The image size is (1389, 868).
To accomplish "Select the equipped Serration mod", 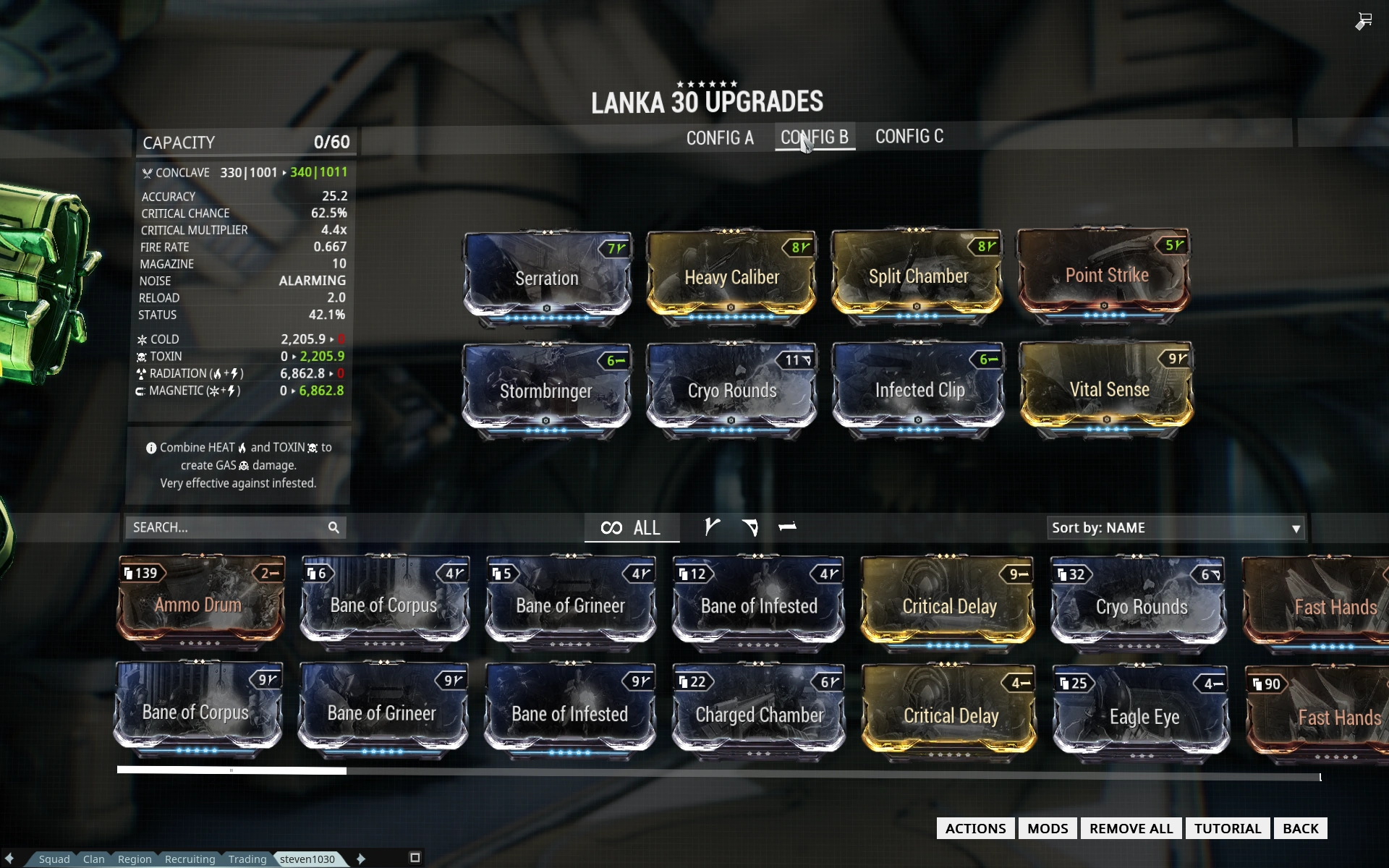I will coord(547,278).
